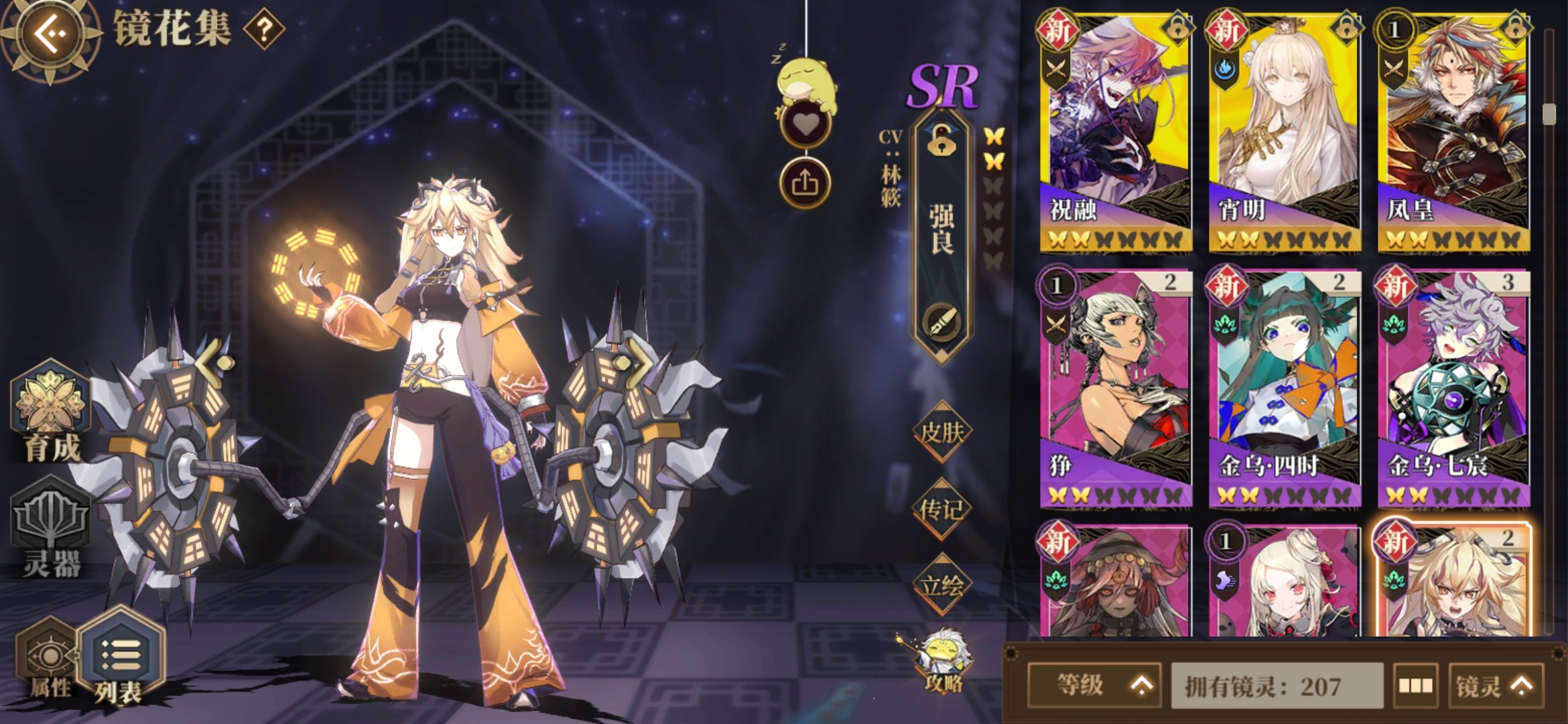Show the 立绘 character artwork
Screen dimensions: 1568x724
941,585
